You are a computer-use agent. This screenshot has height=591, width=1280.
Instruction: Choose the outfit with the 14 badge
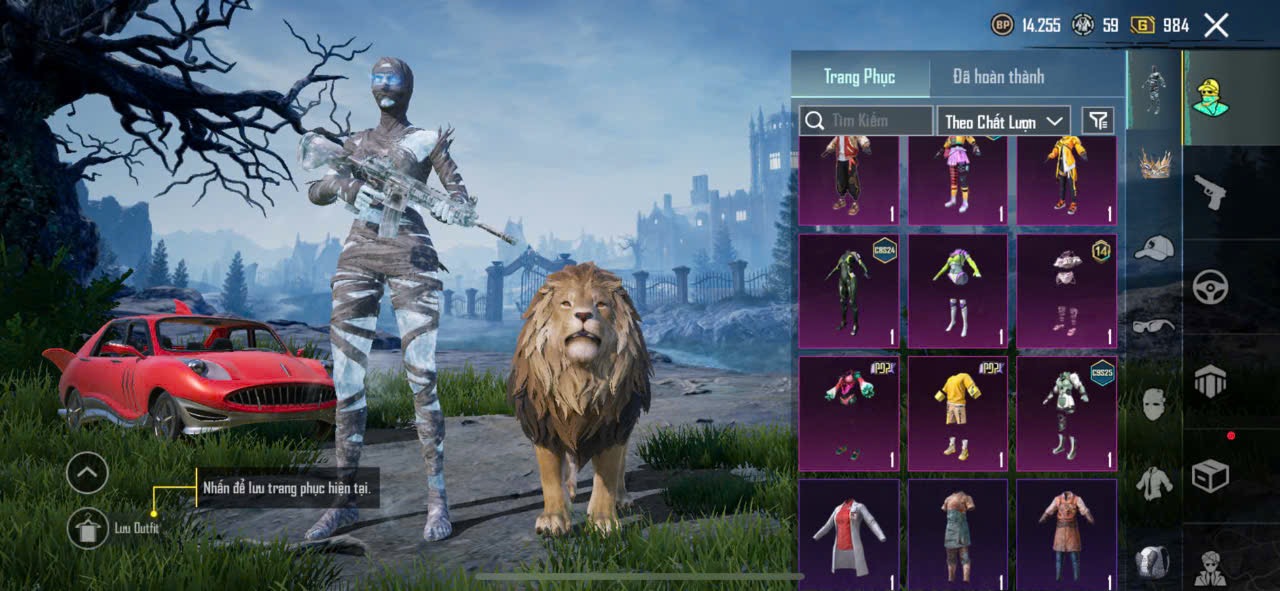pos(1066,291)
